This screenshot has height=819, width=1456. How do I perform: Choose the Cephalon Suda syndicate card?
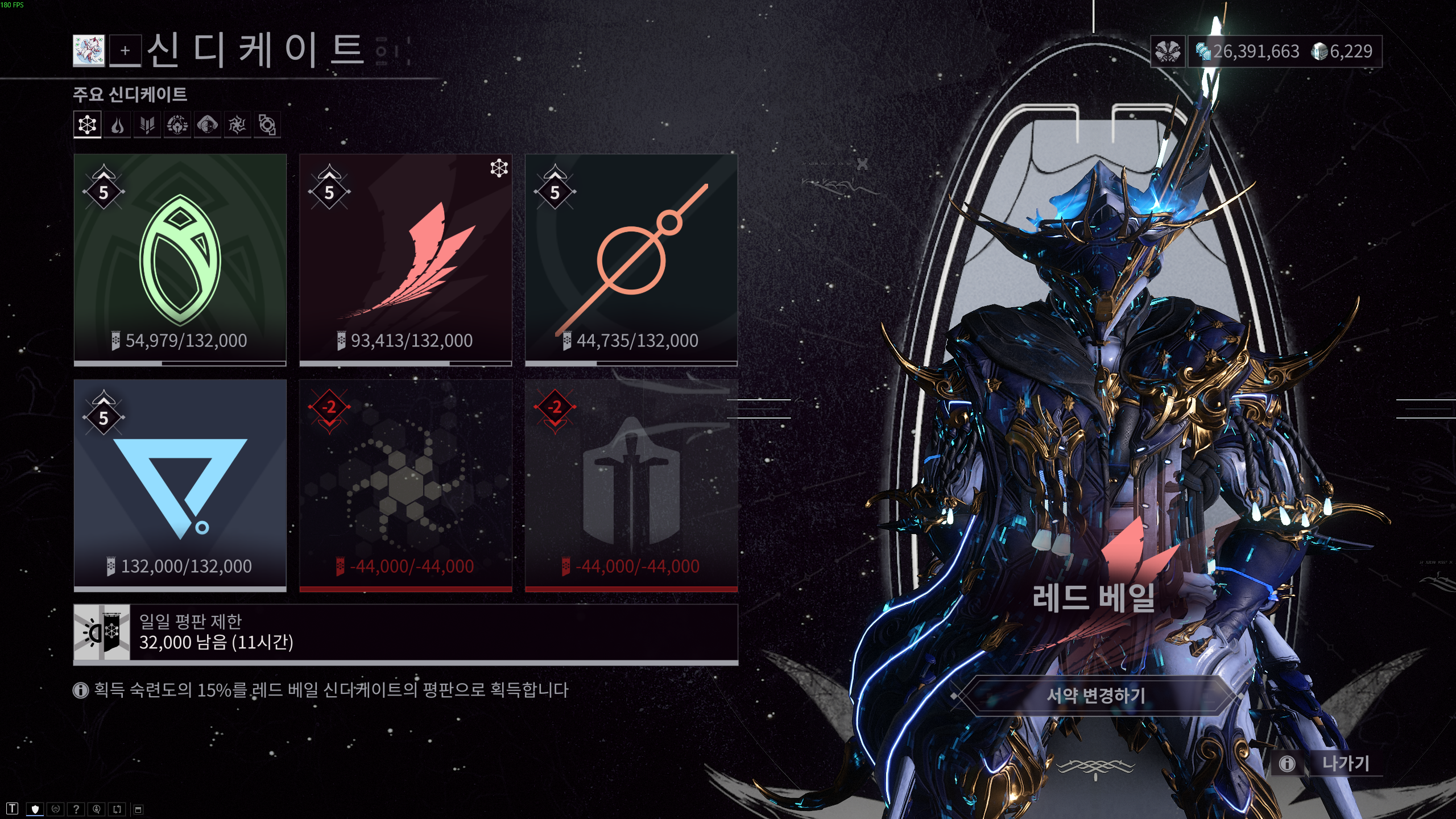pyautogui.click(x=631, y=259)
